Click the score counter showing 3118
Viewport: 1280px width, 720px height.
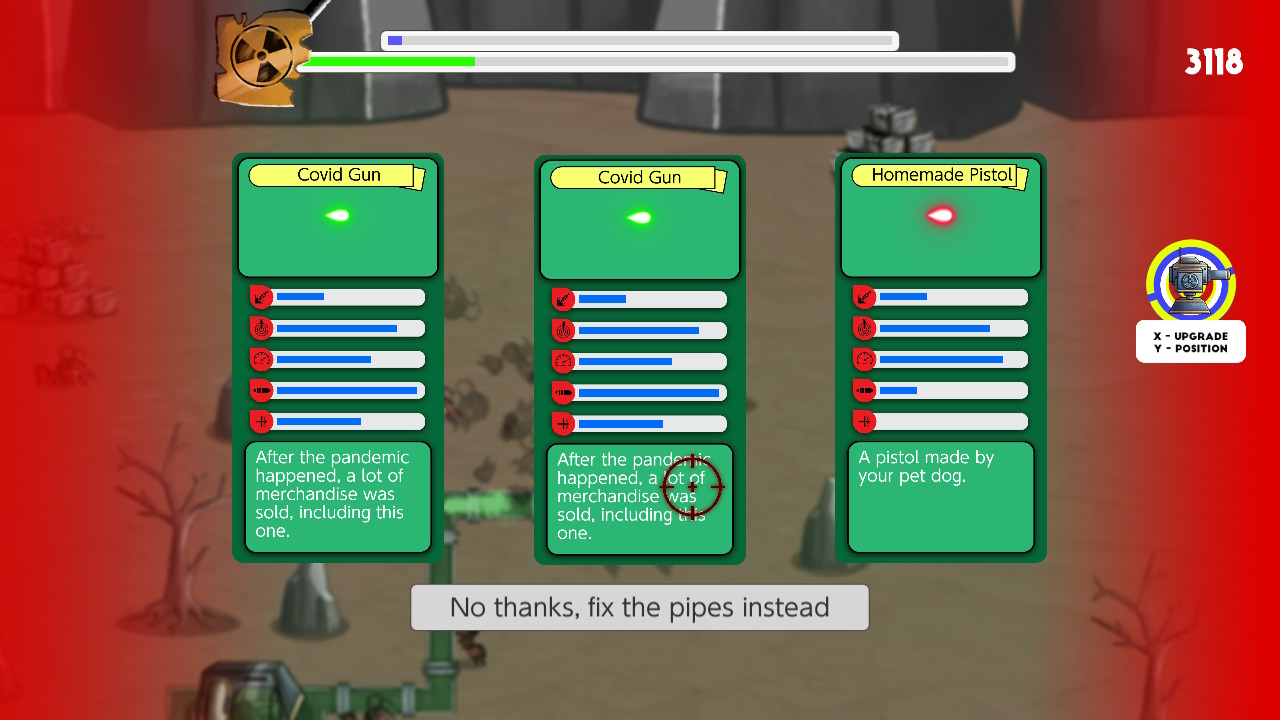(1213, 62)
